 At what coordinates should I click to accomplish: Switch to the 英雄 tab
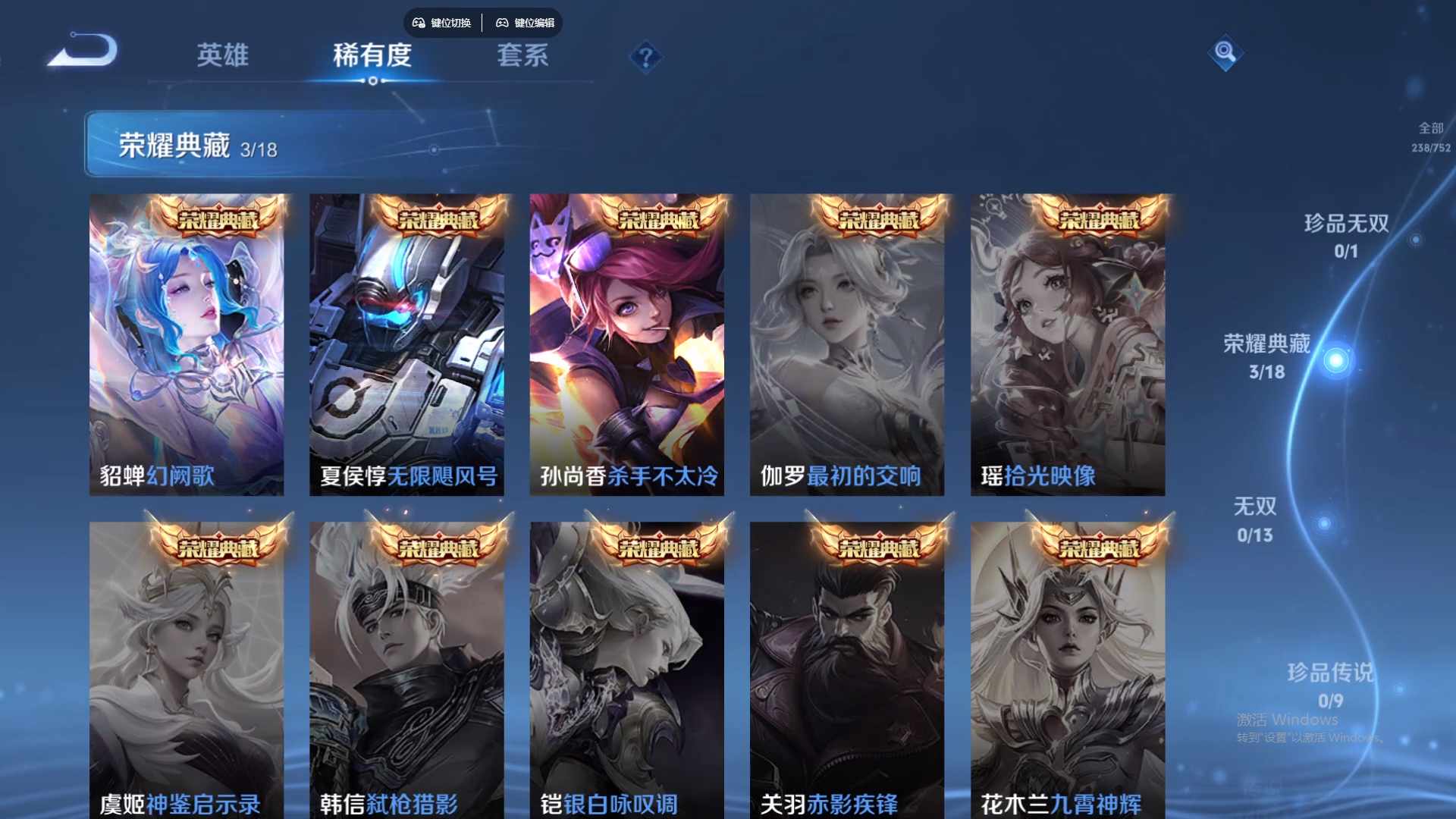[x=222, y=55]
